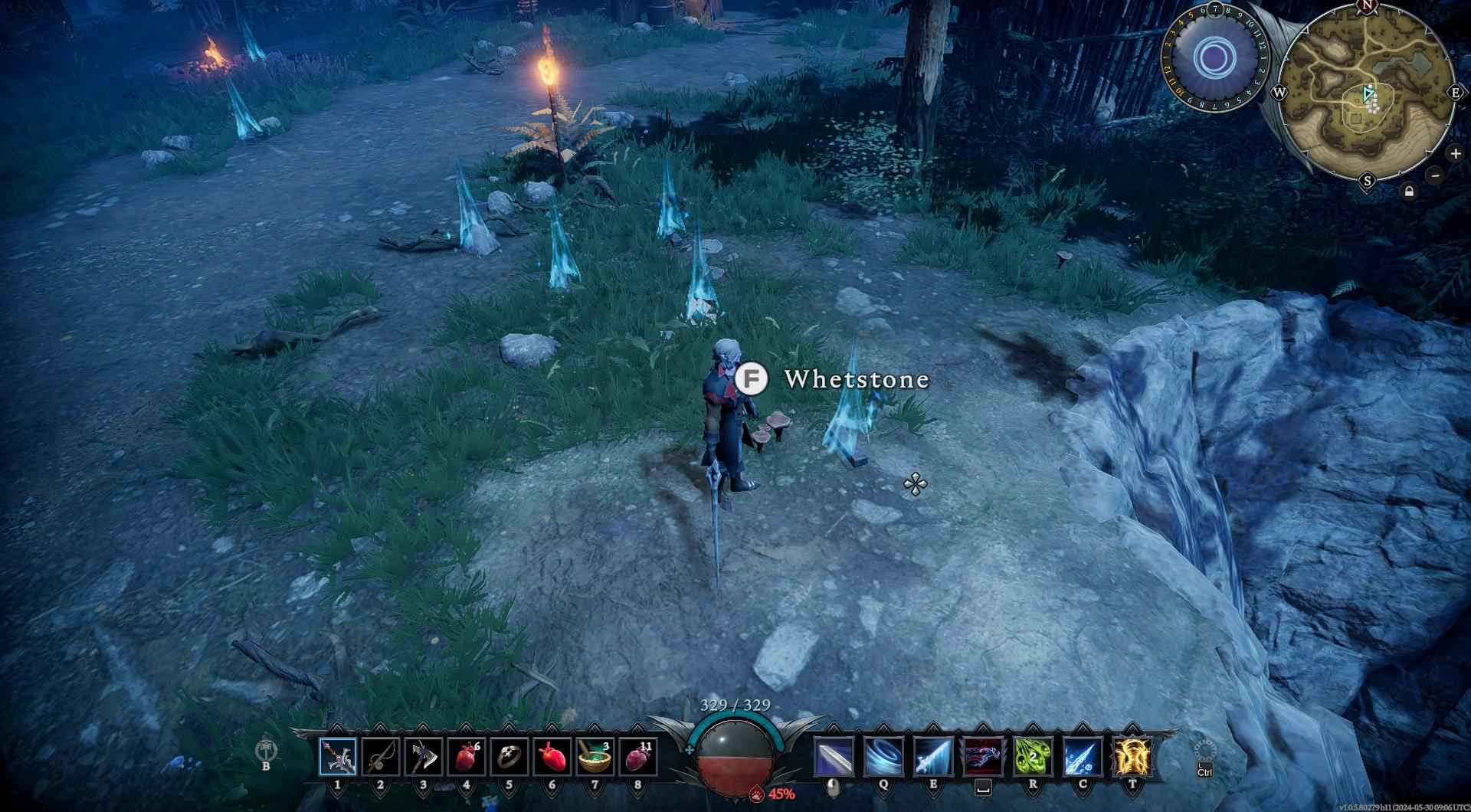Select the dark pink heart with count 11
The width and height of the screenshot is (1471, 812).
coord(638,758)
